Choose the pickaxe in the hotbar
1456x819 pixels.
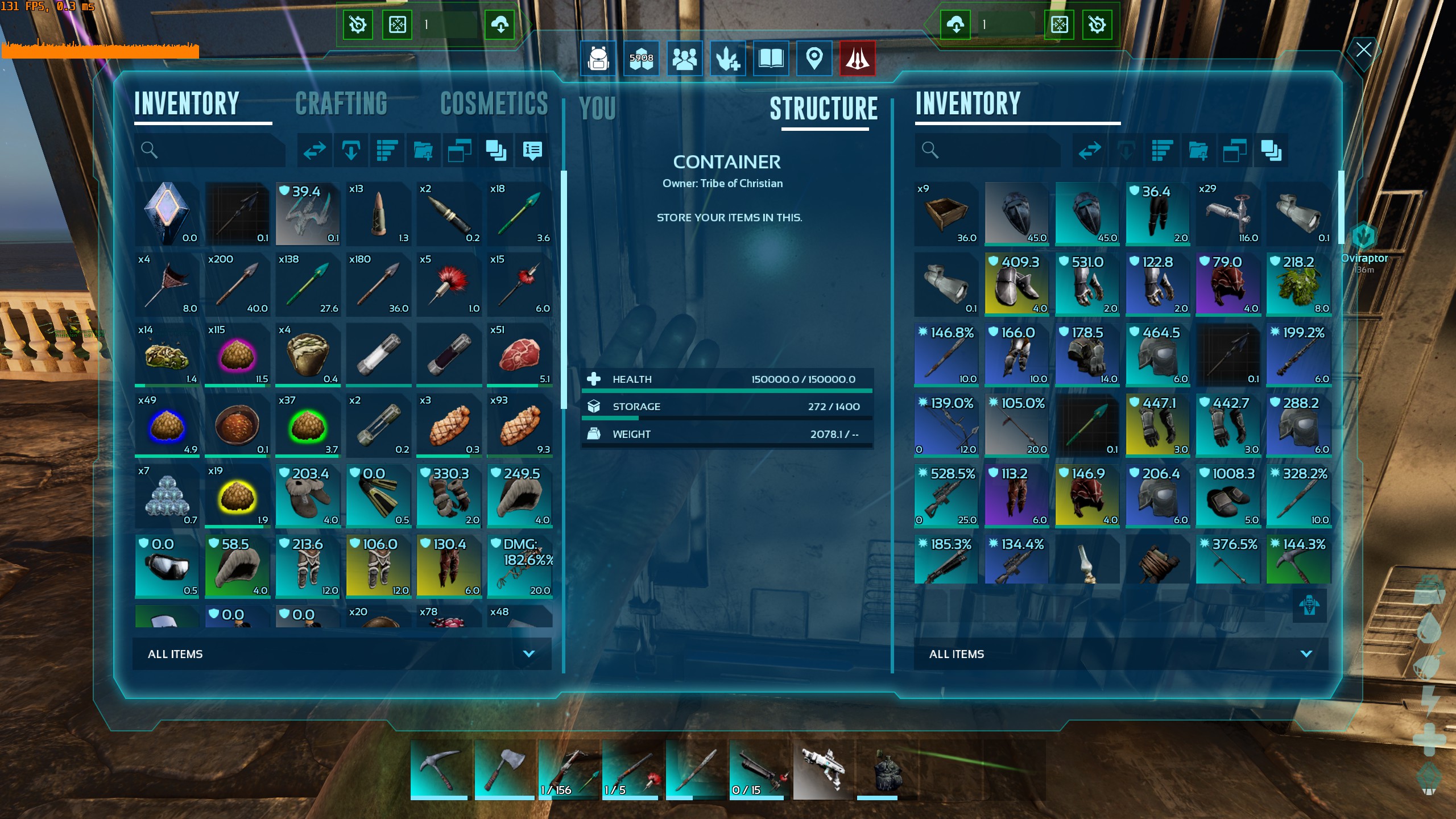click(439, 769)
